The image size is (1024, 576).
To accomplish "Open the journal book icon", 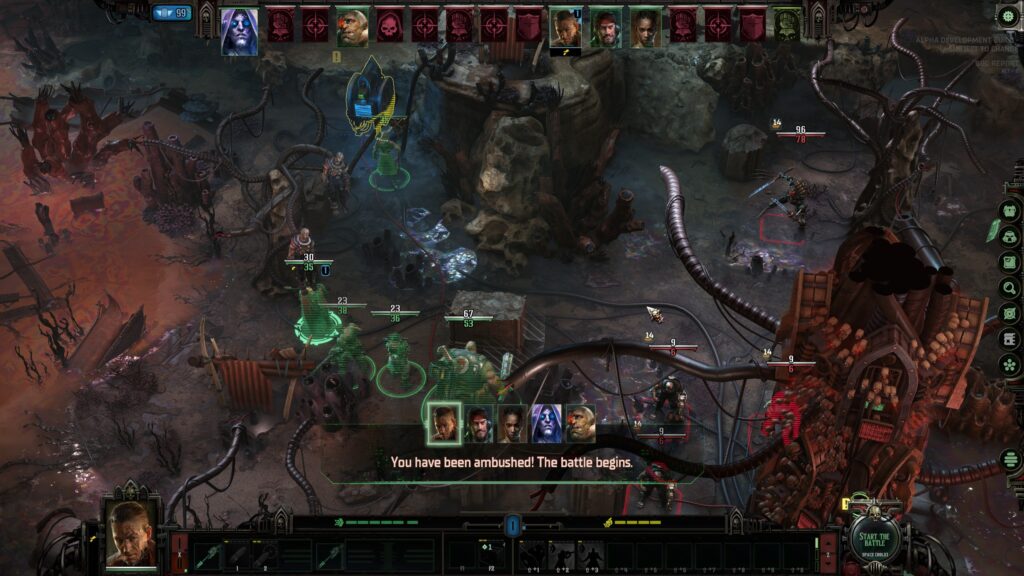I will [x=1010, y=262].
